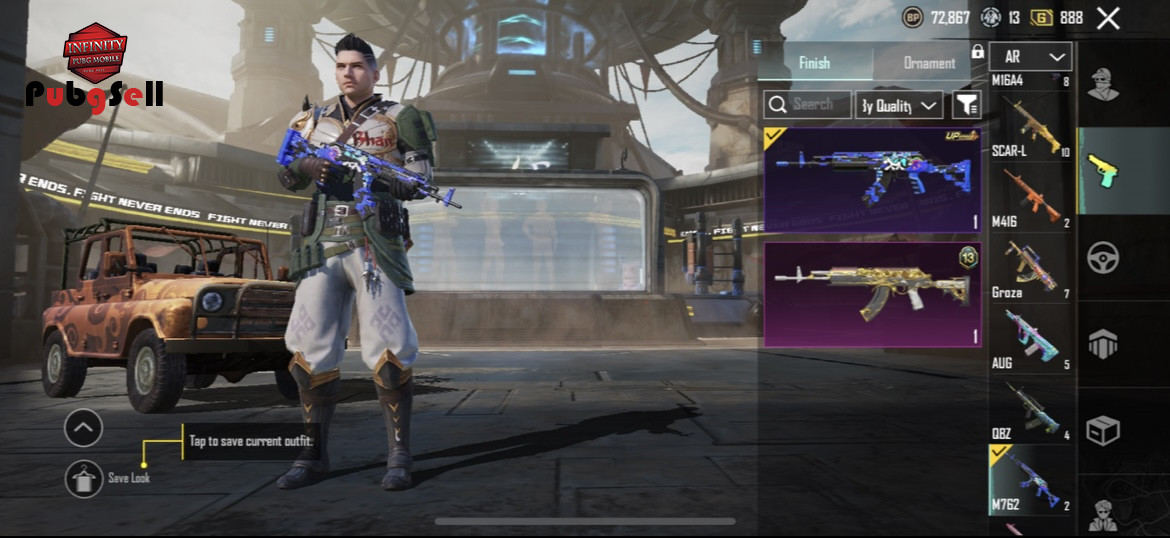This screenshot has width=1170, height=538.
Task: Open the By Quality sort dropdown
Action: [x=899, y=104]
